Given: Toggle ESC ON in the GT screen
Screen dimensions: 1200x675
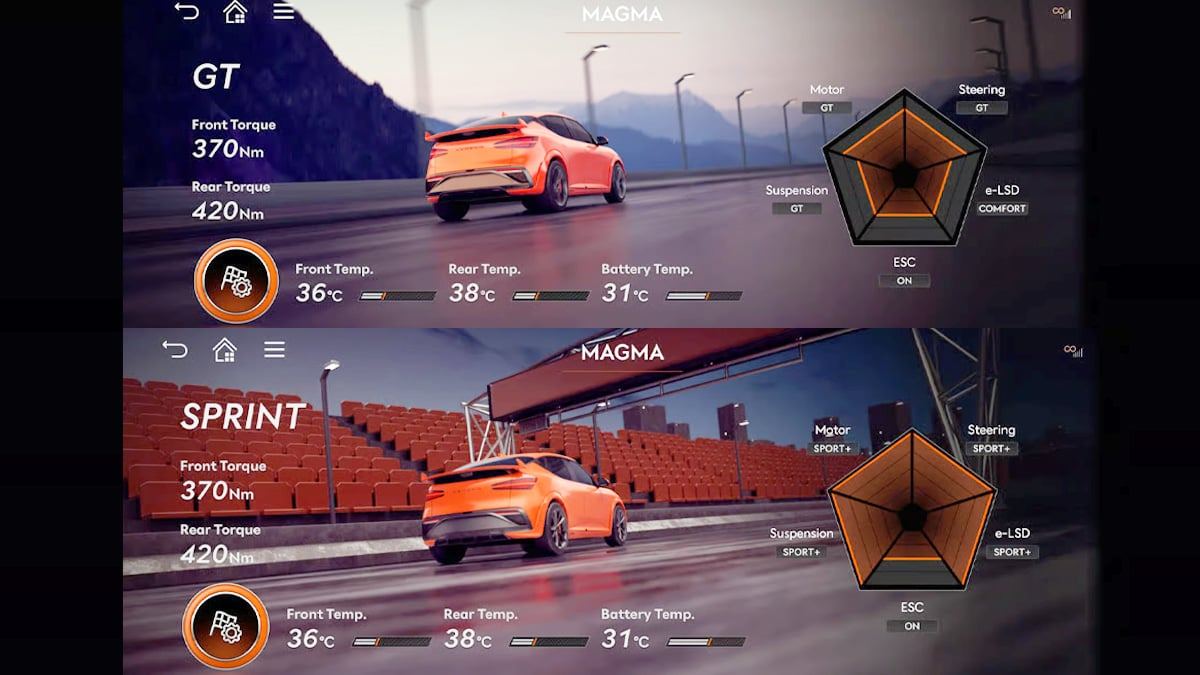Looking at the screenshot, I should [904, 281].
